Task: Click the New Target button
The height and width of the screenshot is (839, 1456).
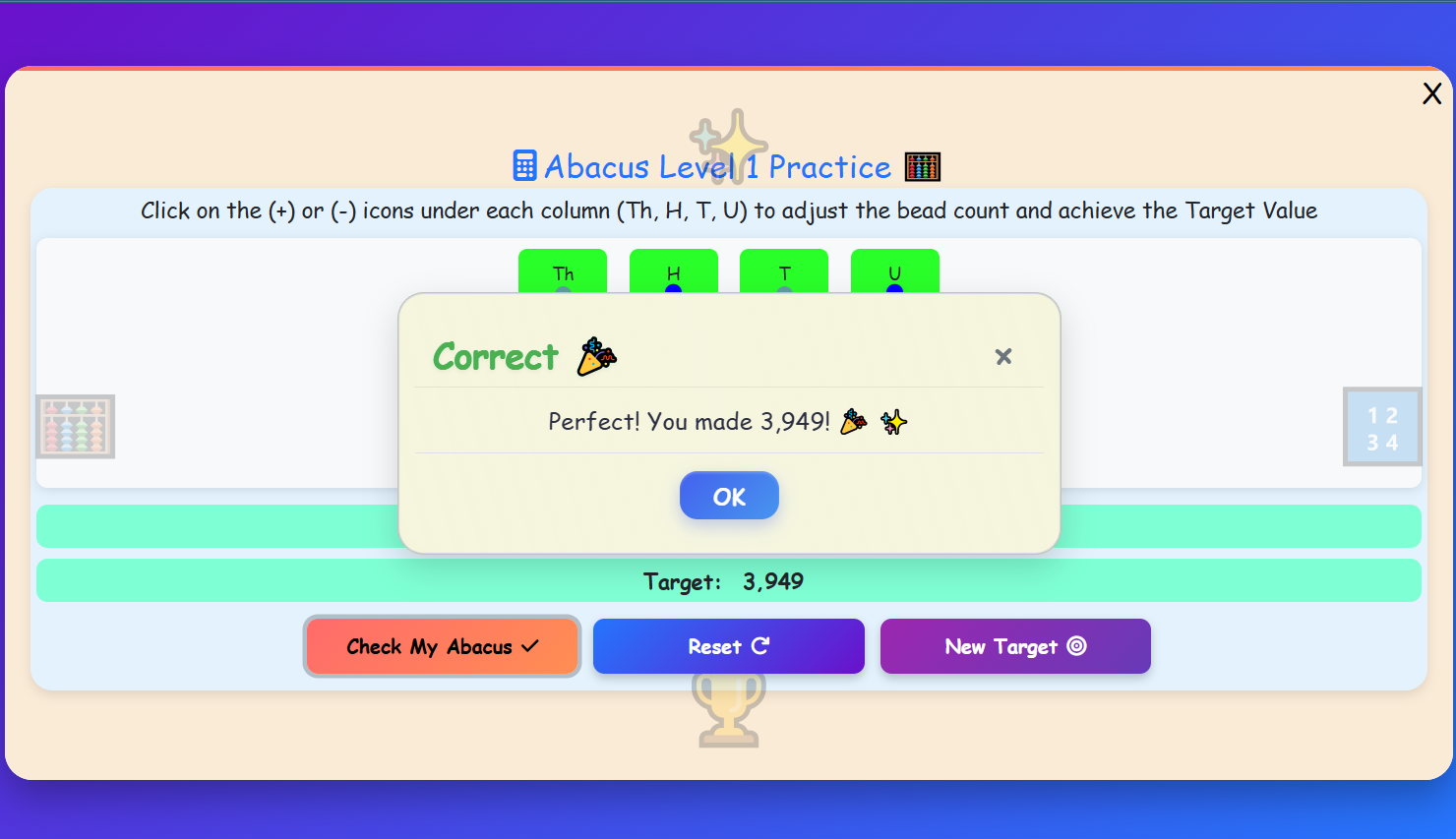Action: pyautogui.click(x=1015, y=646)
